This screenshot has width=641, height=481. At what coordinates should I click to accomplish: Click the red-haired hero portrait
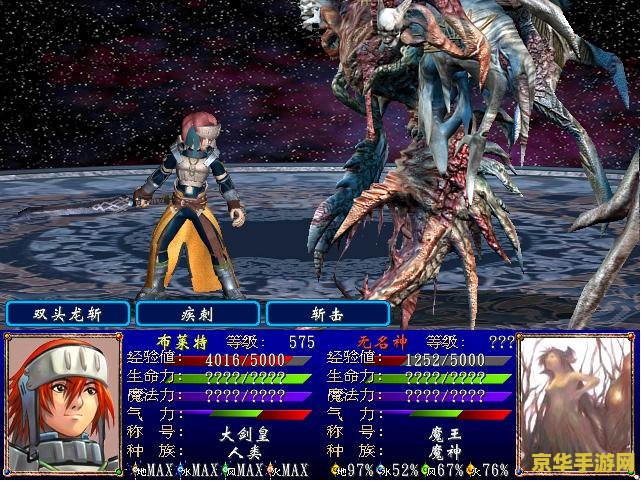pyautogui.click(x=63, y=403)
